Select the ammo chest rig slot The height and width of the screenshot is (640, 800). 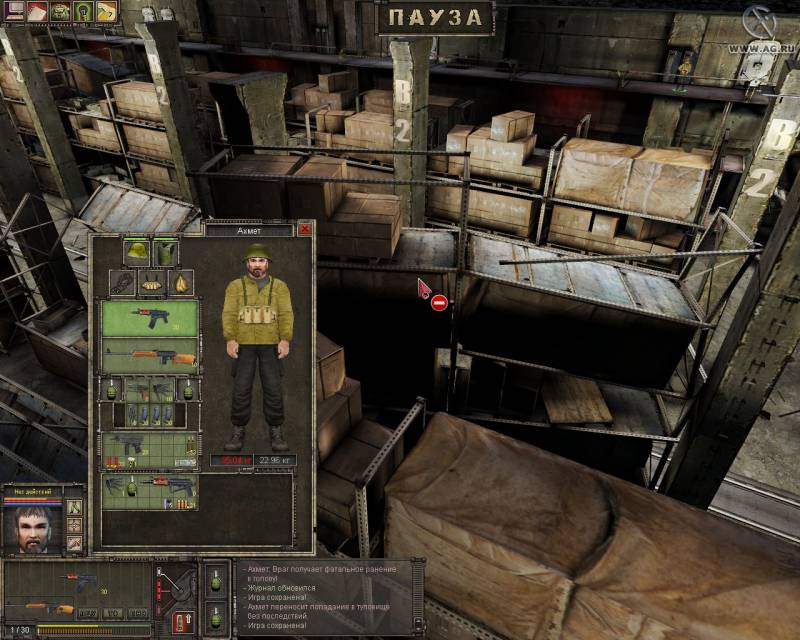pos(151,284)
